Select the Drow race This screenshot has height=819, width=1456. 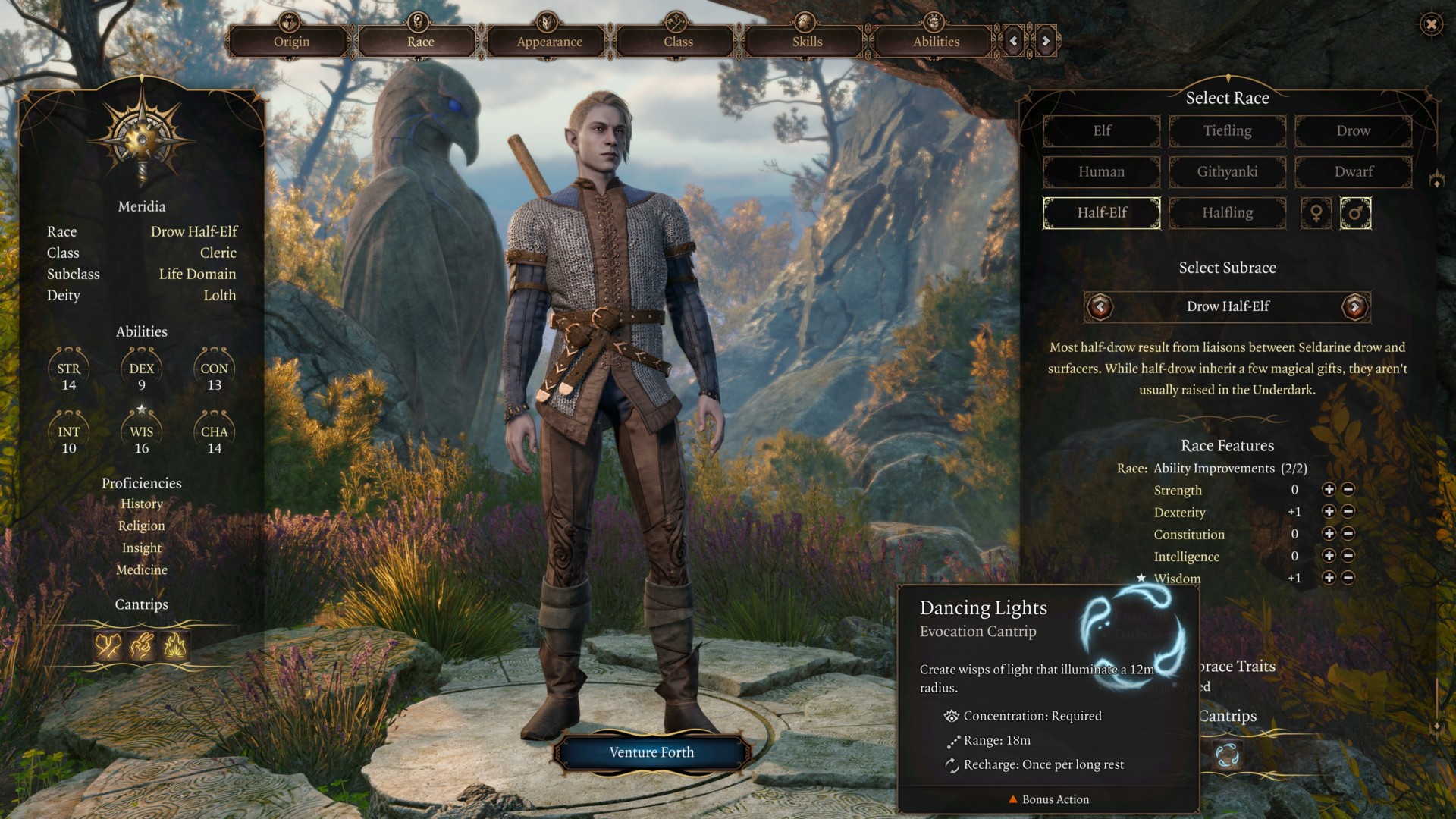[1353, 131]
